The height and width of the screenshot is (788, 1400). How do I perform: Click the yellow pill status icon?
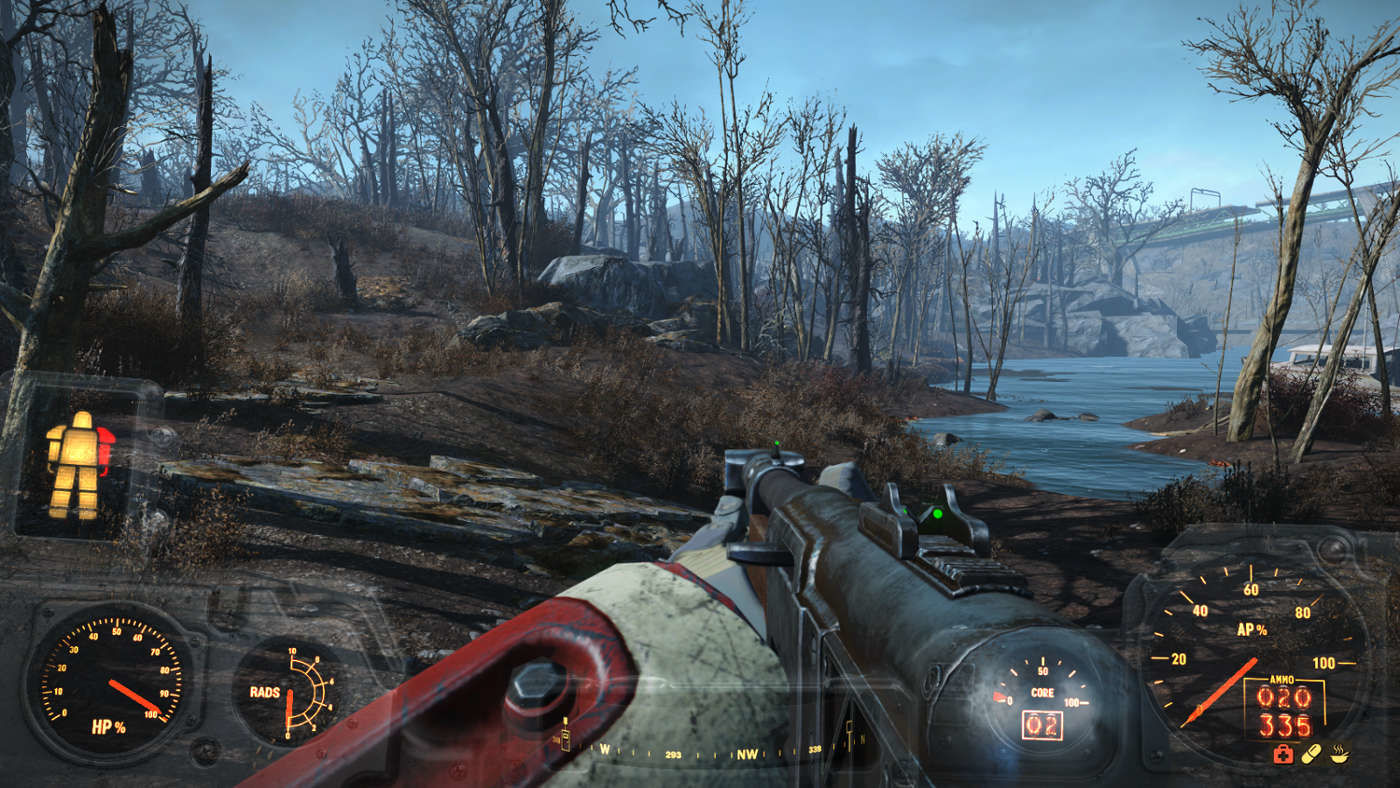point(1311,753)
